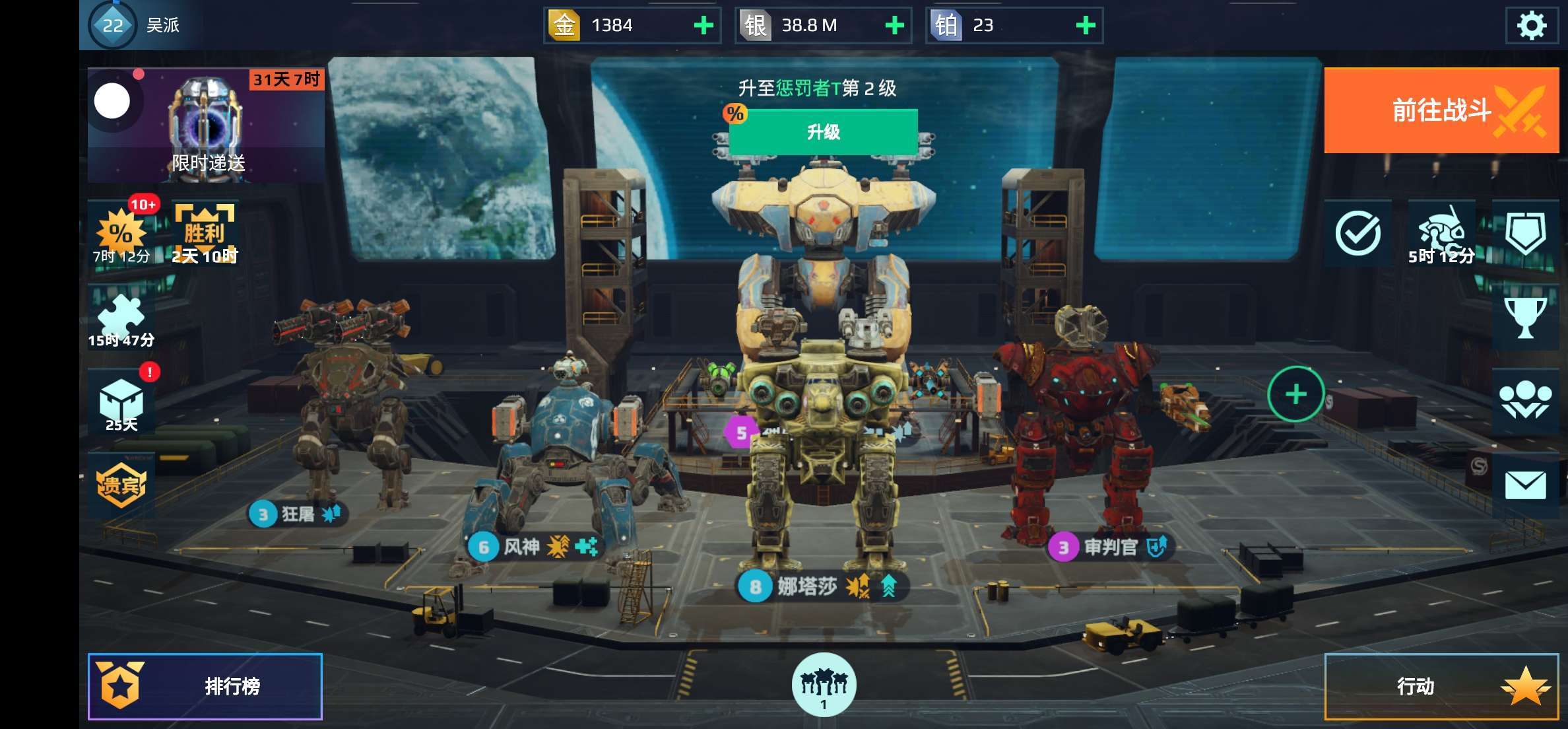The width and height of the screenshot is (1568, 729).
Task: Open the checkmark tasks icon
Action: (x=1357, y=233)
